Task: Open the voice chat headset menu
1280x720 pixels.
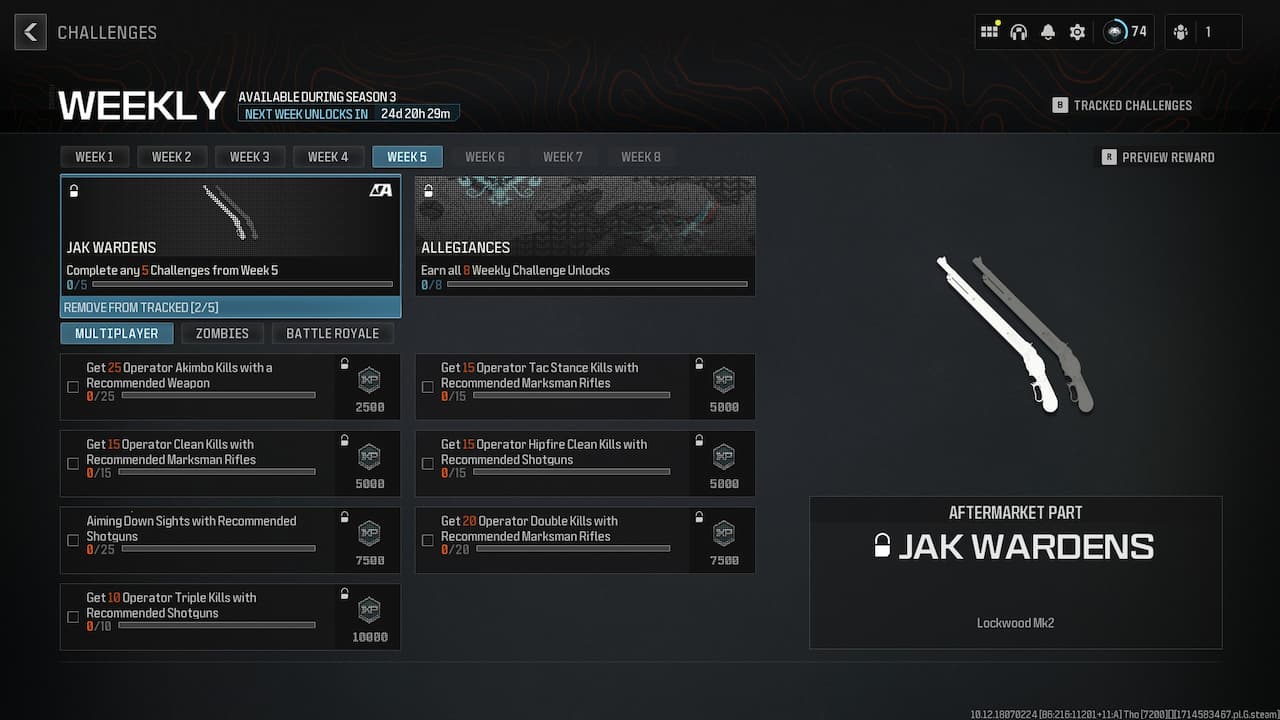Action: (x=1018, y=31)
